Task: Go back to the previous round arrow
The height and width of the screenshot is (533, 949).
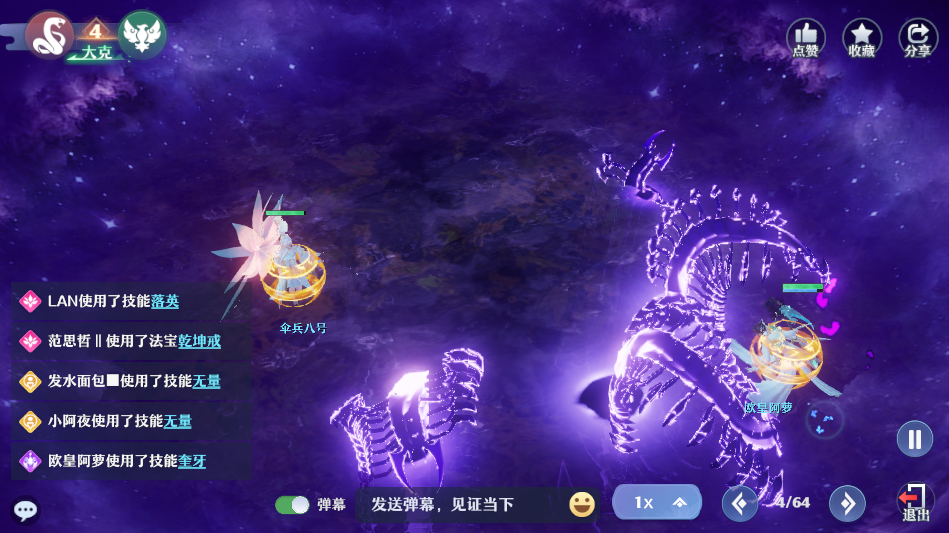Action: pyautogui.click(x=740, y=503)
